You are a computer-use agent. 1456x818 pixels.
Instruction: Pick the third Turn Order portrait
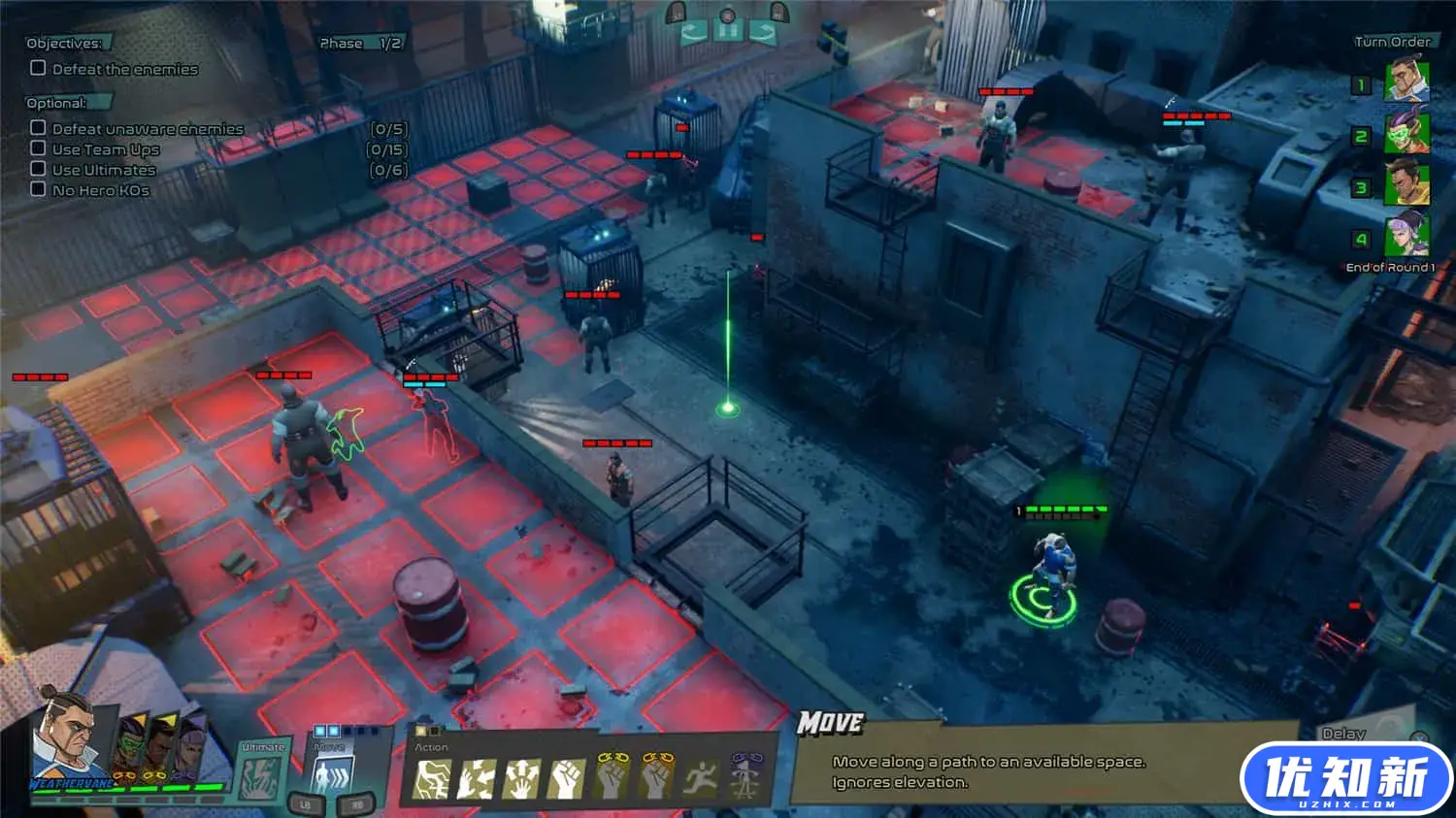pyautogui.click(x=1406, y=184)
